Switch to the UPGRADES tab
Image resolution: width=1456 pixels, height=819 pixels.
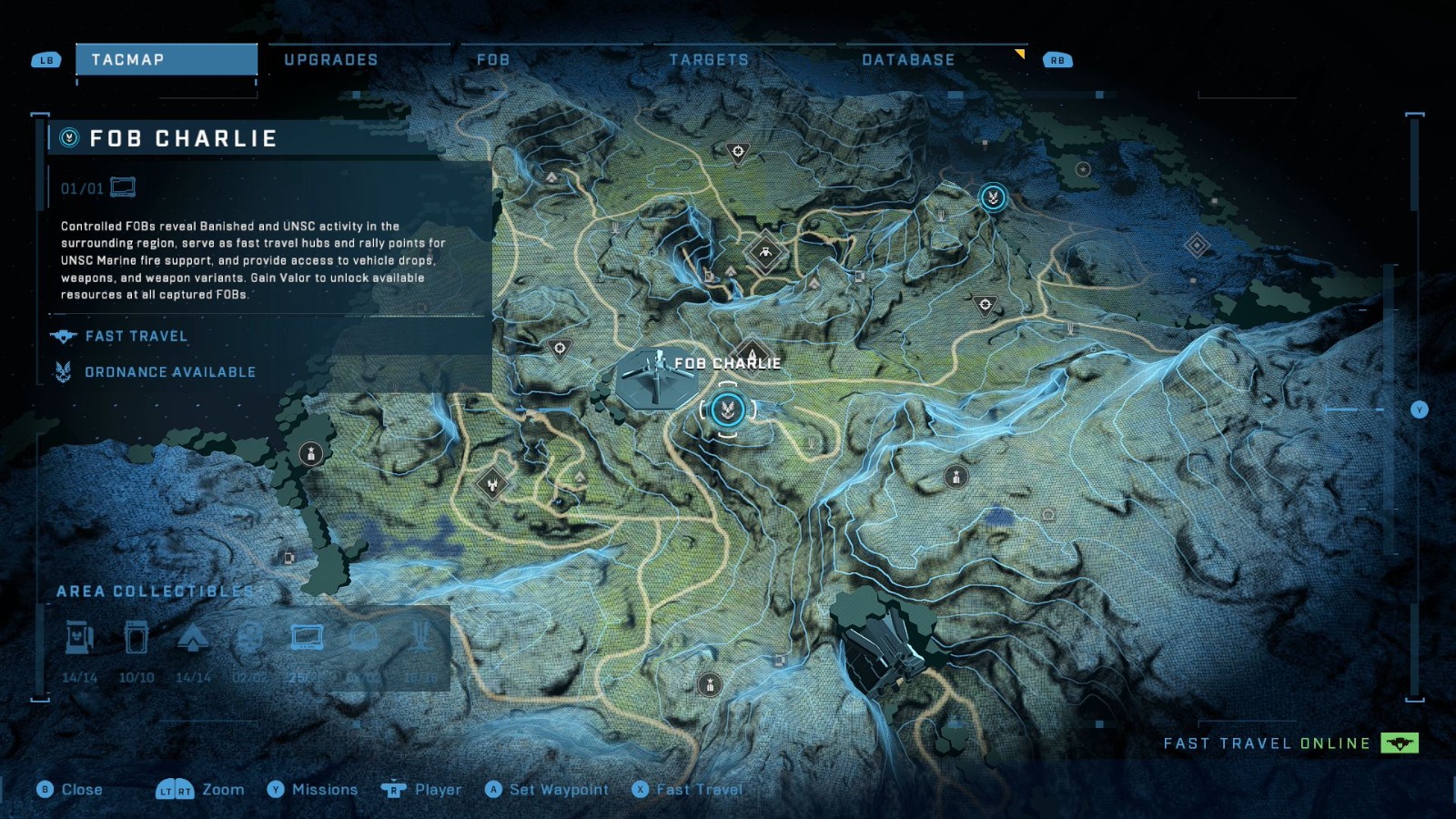coord(329,59)
